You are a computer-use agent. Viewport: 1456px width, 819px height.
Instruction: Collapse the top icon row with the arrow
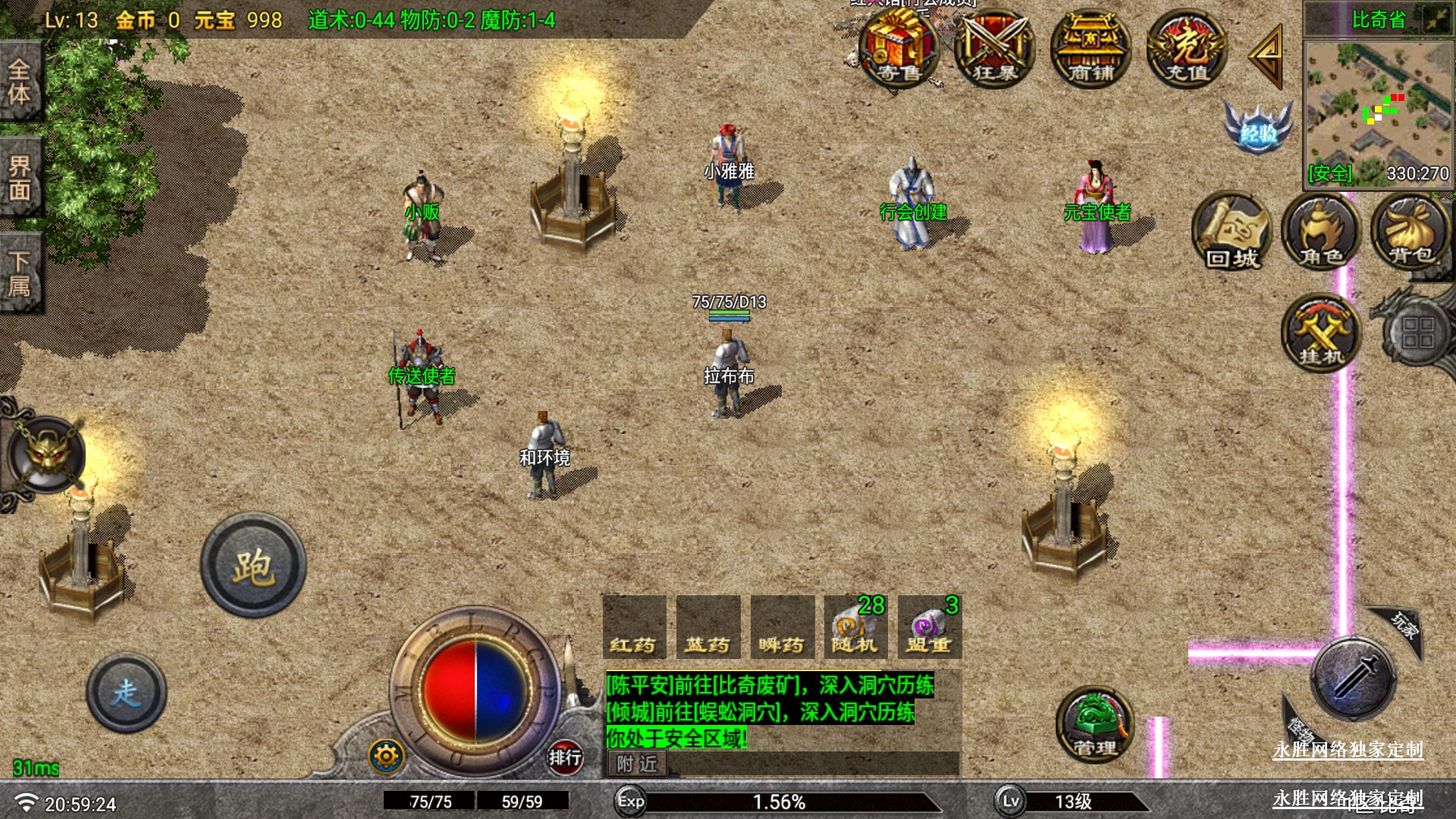tap(1266, 55)
